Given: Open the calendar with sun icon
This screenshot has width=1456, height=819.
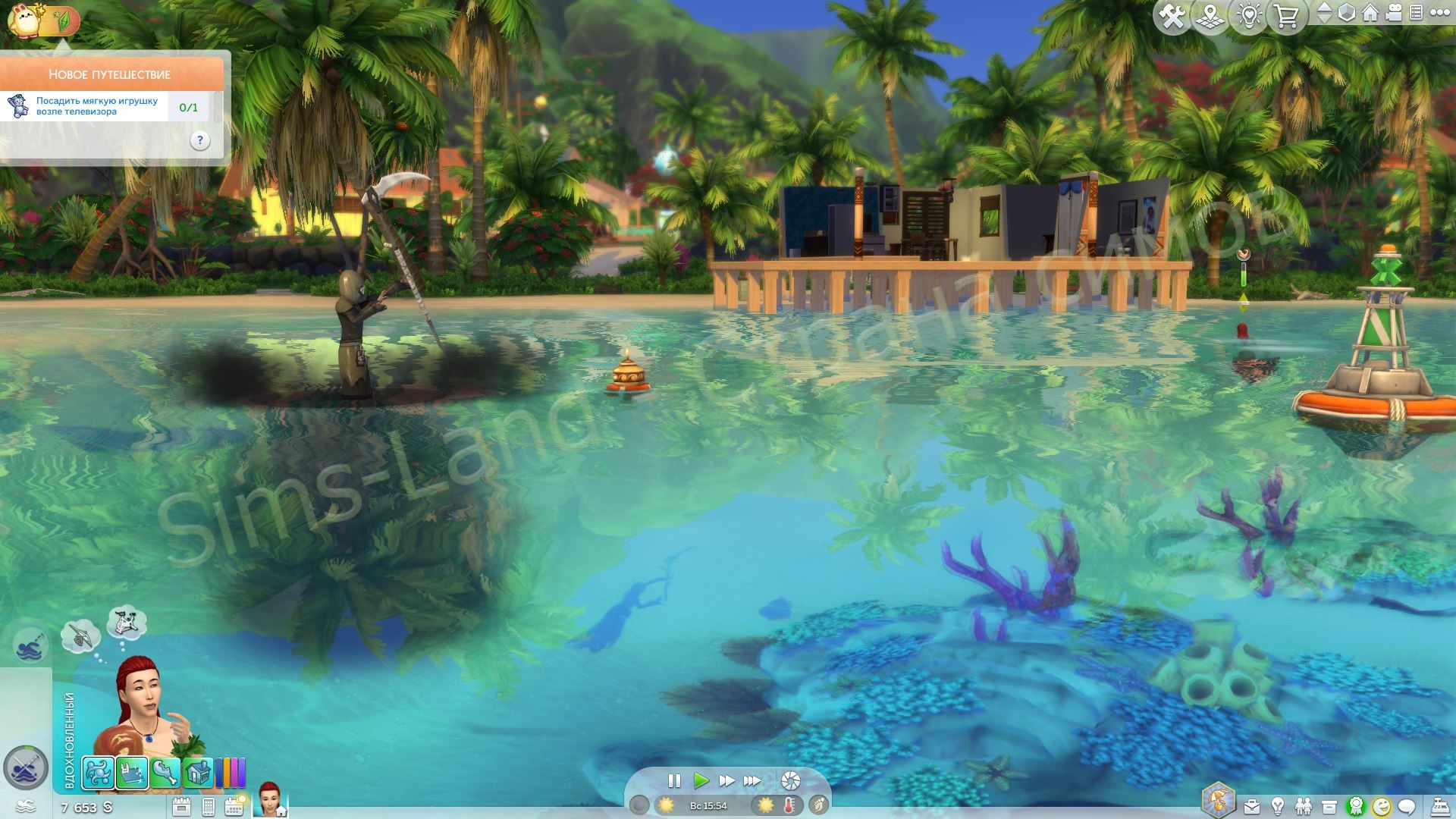Looking at the screenshot, I should 234,806.
